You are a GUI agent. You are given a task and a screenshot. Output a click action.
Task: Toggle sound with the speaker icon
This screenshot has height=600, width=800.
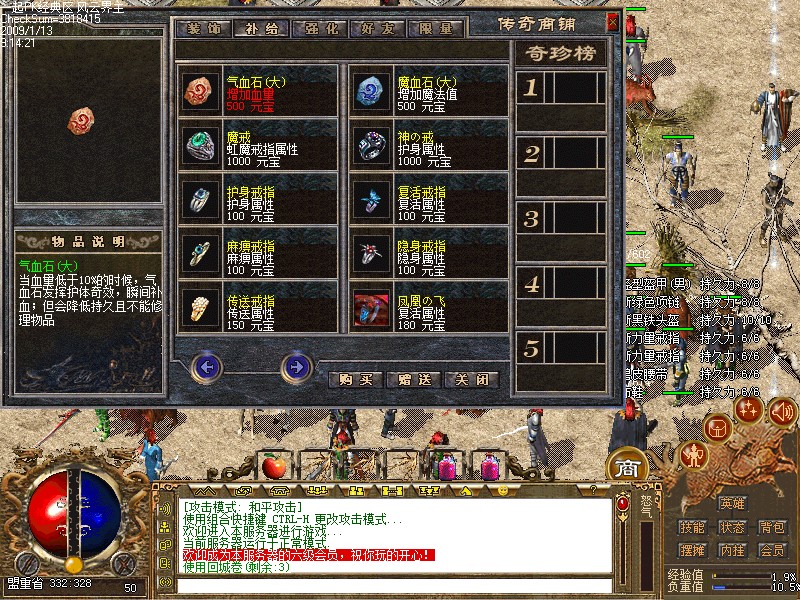[x=164, y=509]
